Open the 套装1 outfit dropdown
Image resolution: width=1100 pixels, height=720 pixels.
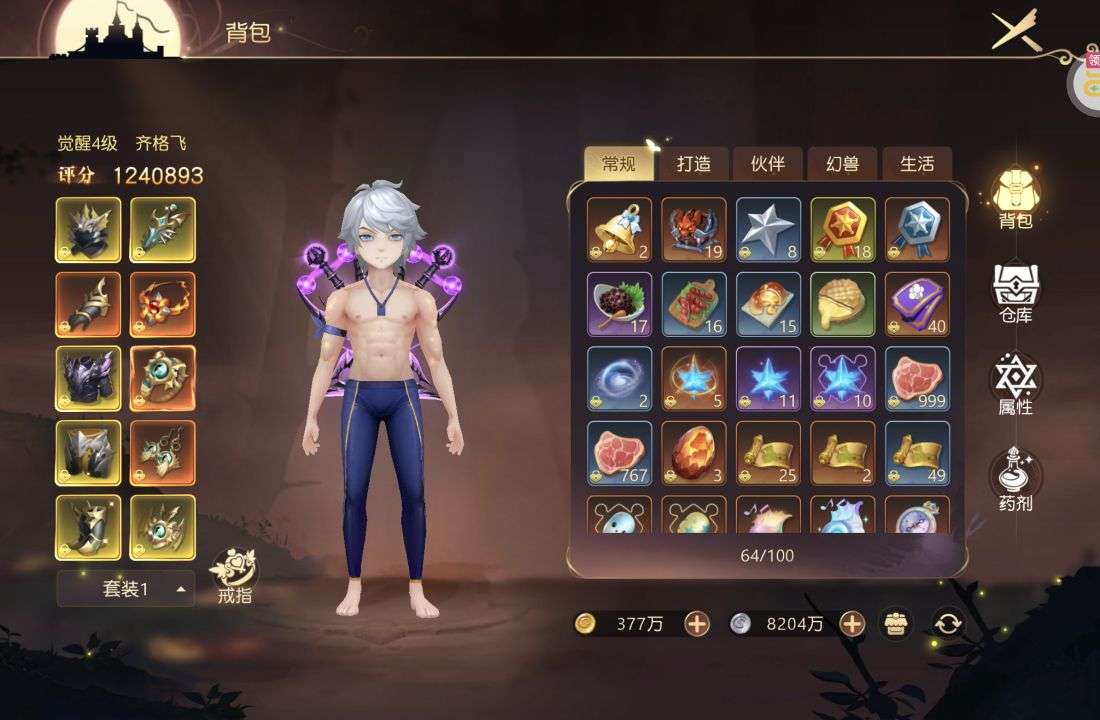pos(125,589)
